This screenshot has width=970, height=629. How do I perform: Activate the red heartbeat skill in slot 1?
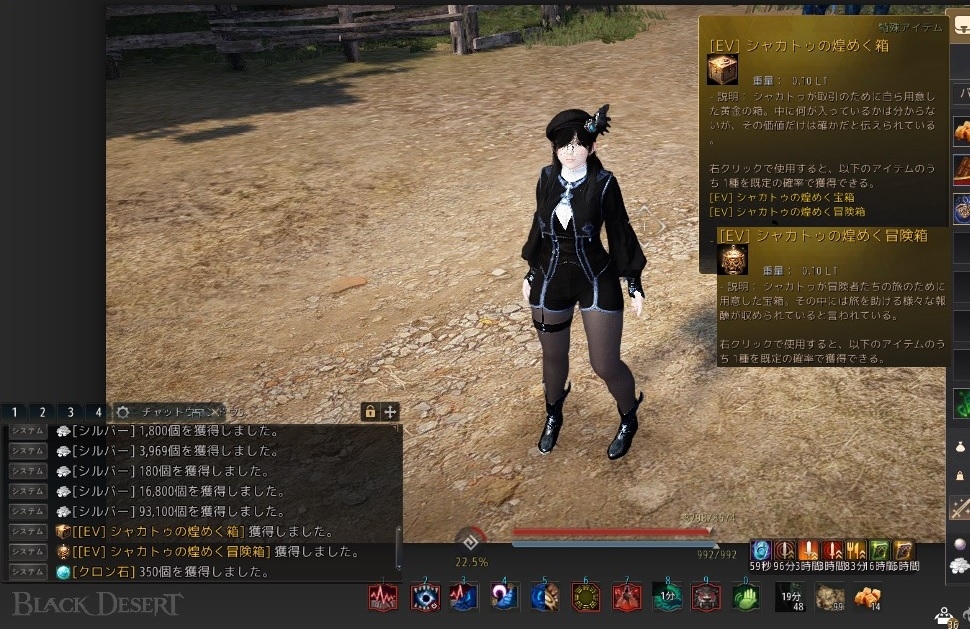coord(384,597)
